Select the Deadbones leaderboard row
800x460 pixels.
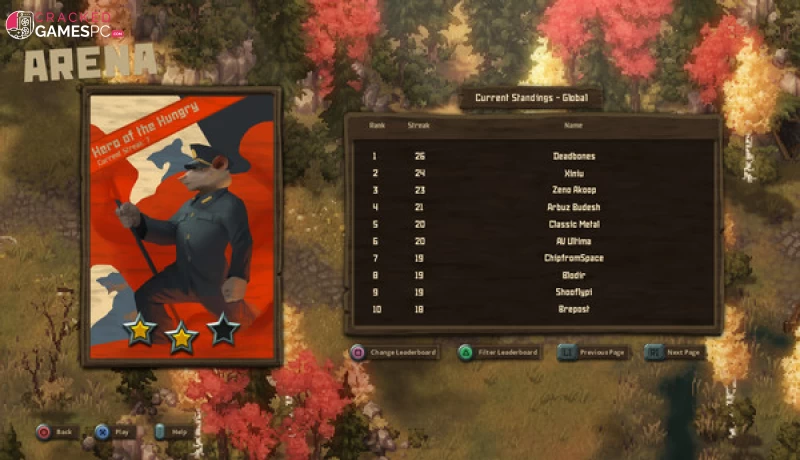[532, 156]
